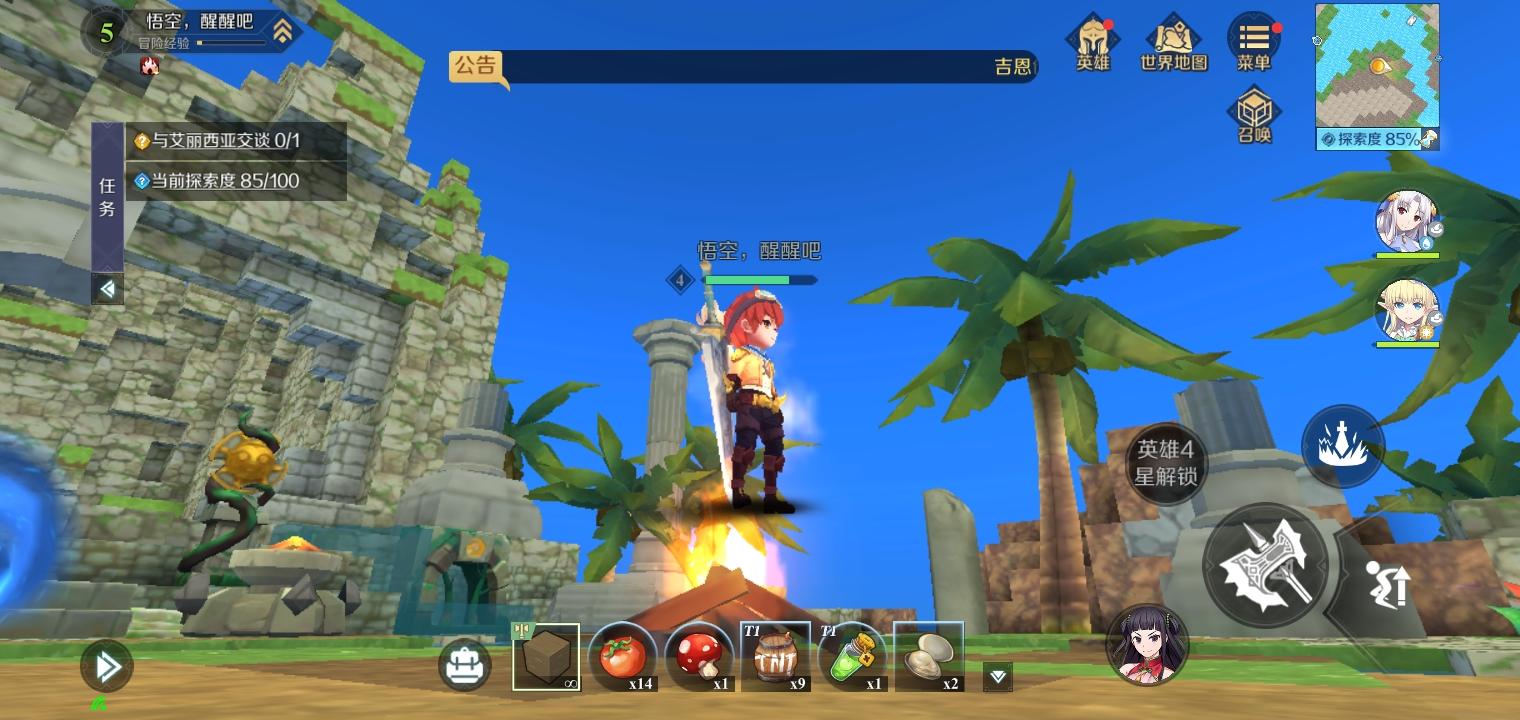Click the 任务 sidebar tab
The height and width of the screenshot is (720, 1520).
click(x=107, y=195)
